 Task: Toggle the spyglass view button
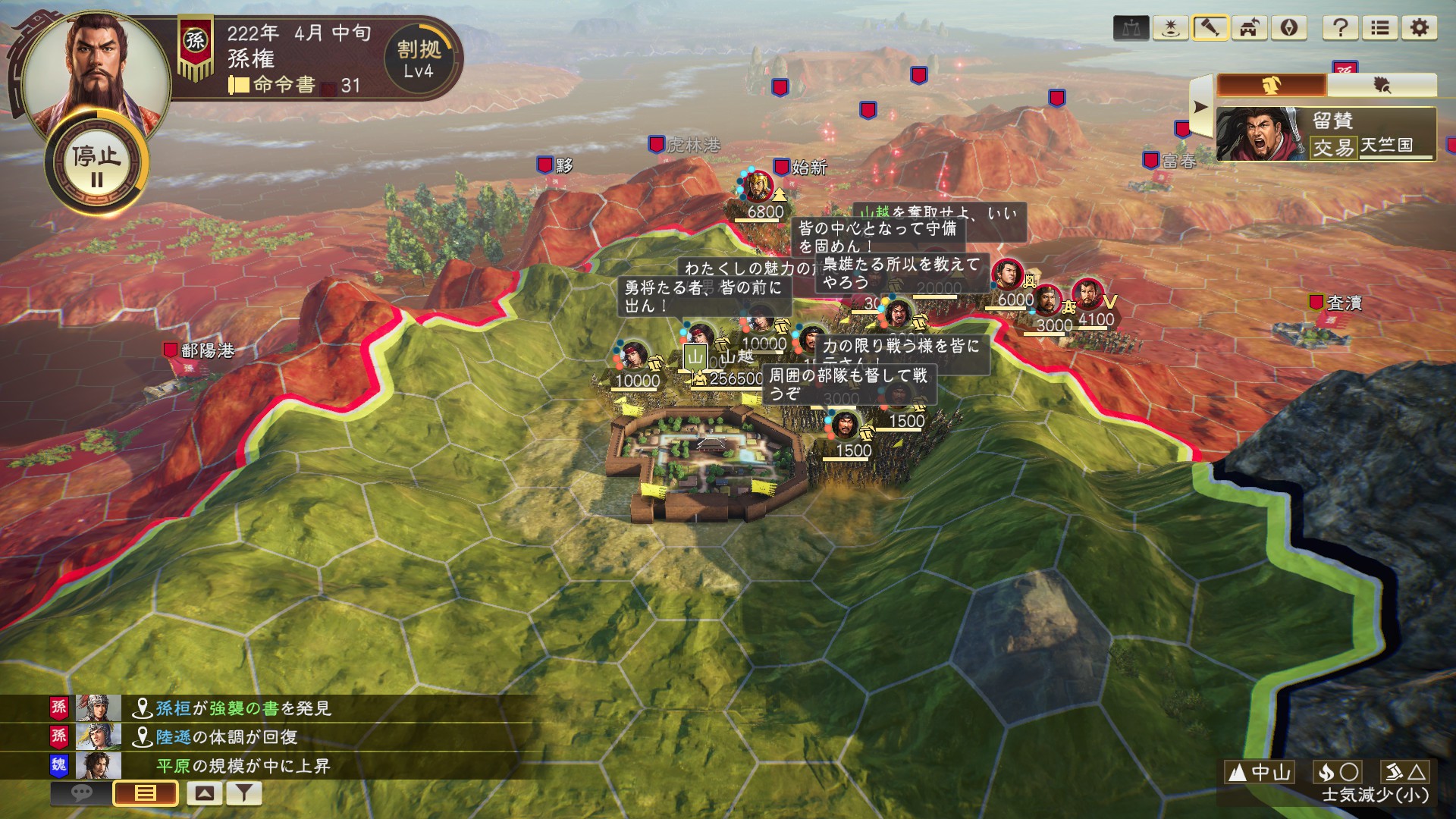pos(1210,29)
